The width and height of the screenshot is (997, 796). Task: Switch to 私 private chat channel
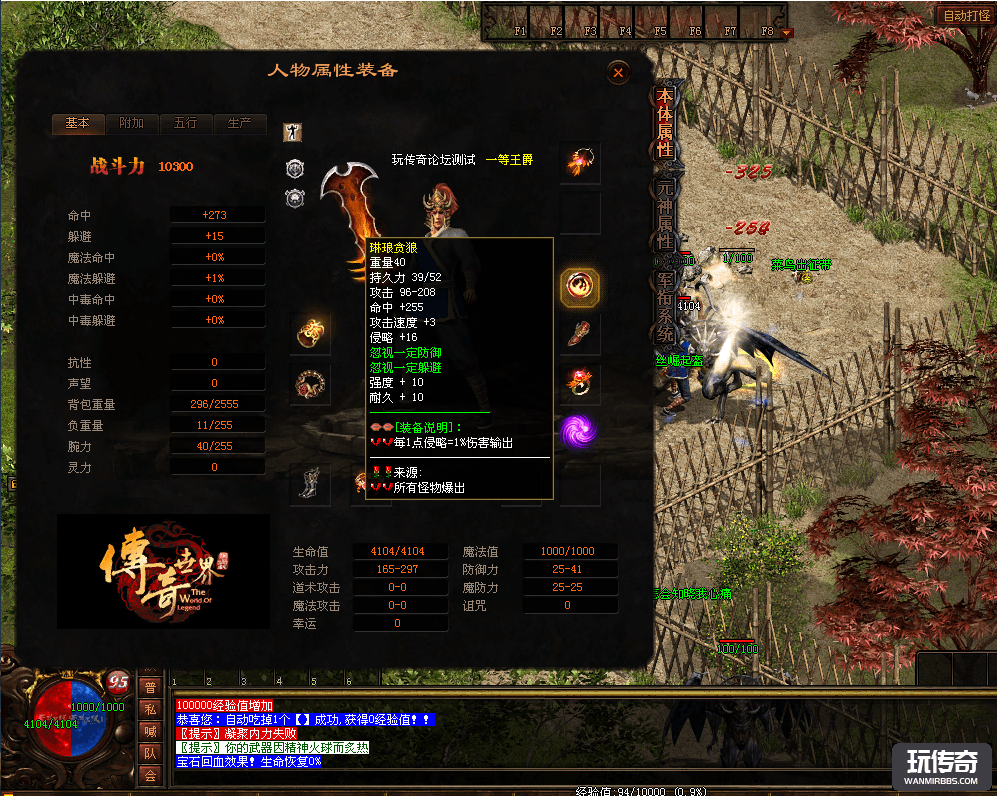click(150, 710)
